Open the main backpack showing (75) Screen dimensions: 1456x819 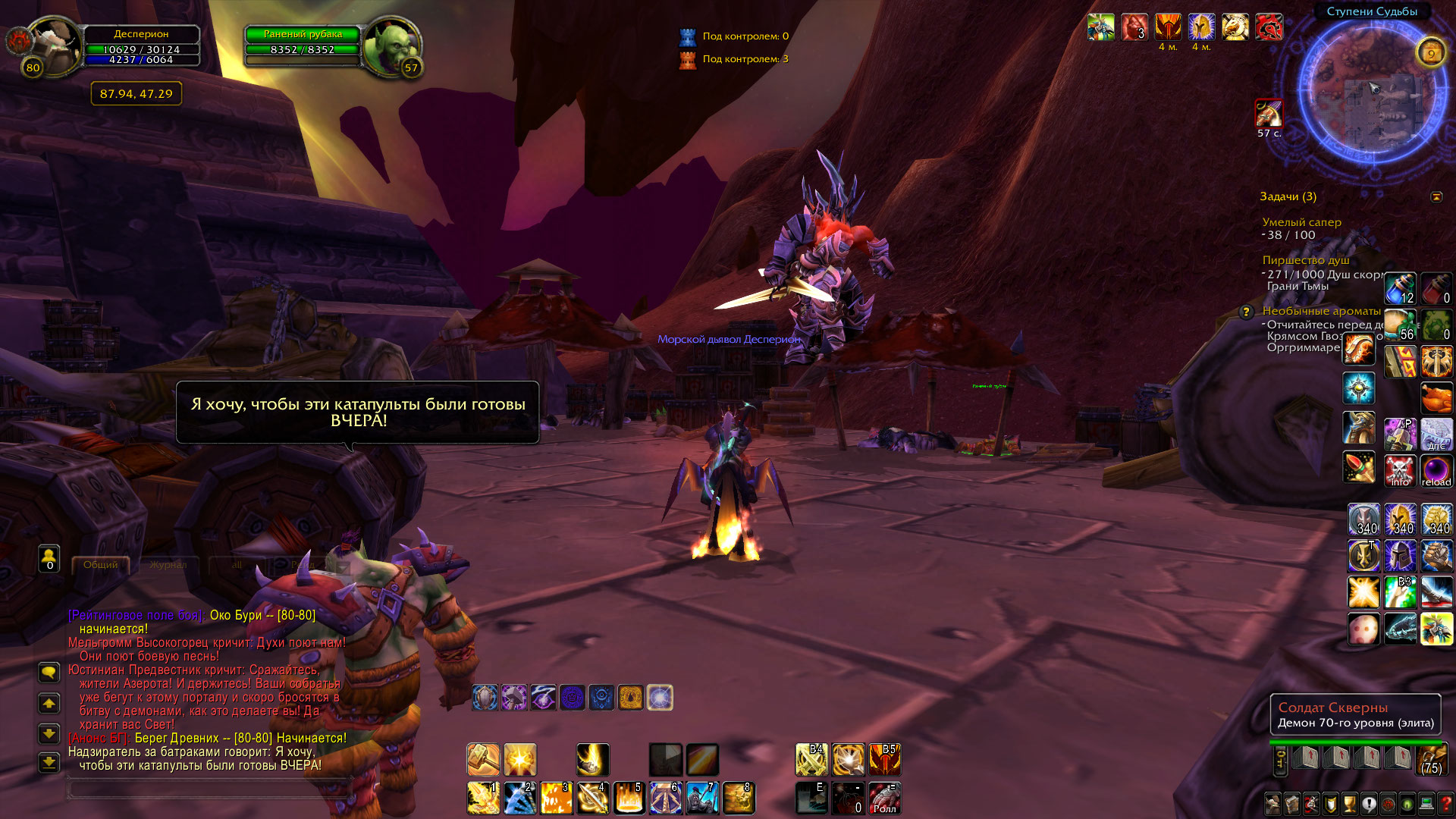tap(1431, 759)
